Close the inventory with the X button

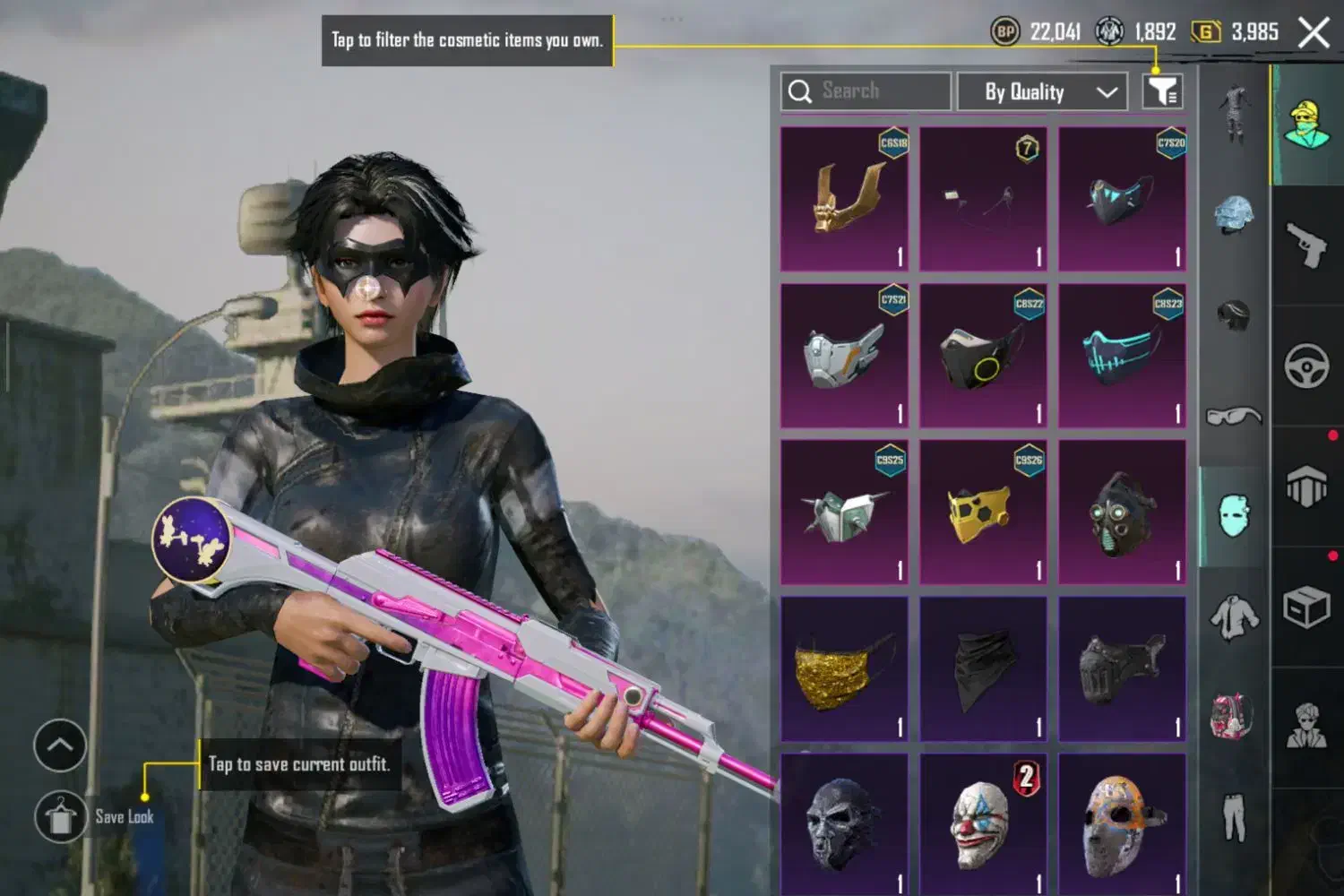pyautogui.click(x=1314, y=34)
